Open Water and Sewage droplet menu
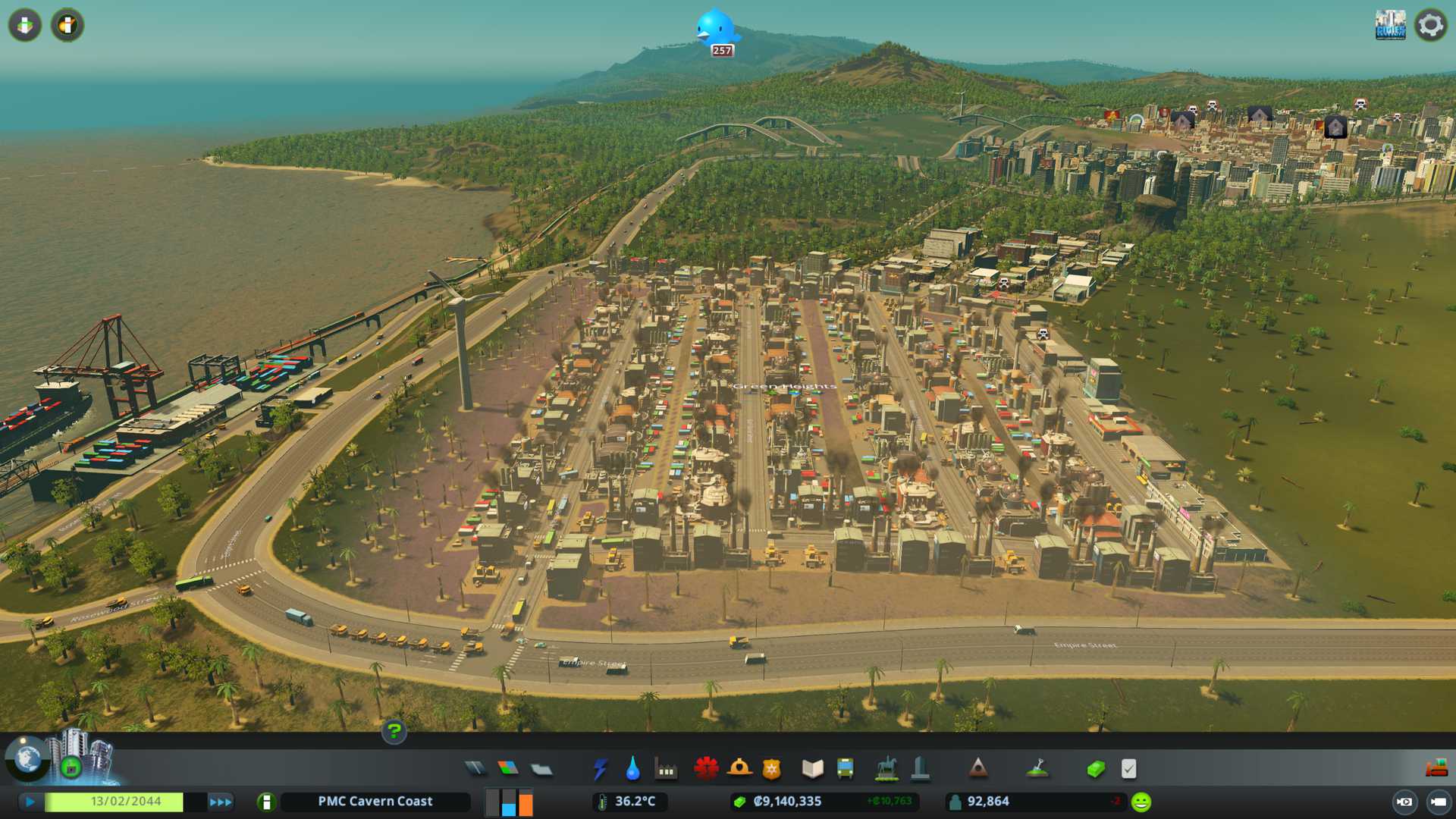The width and height of the screenshot is (1456, 819). pos(632,769)
